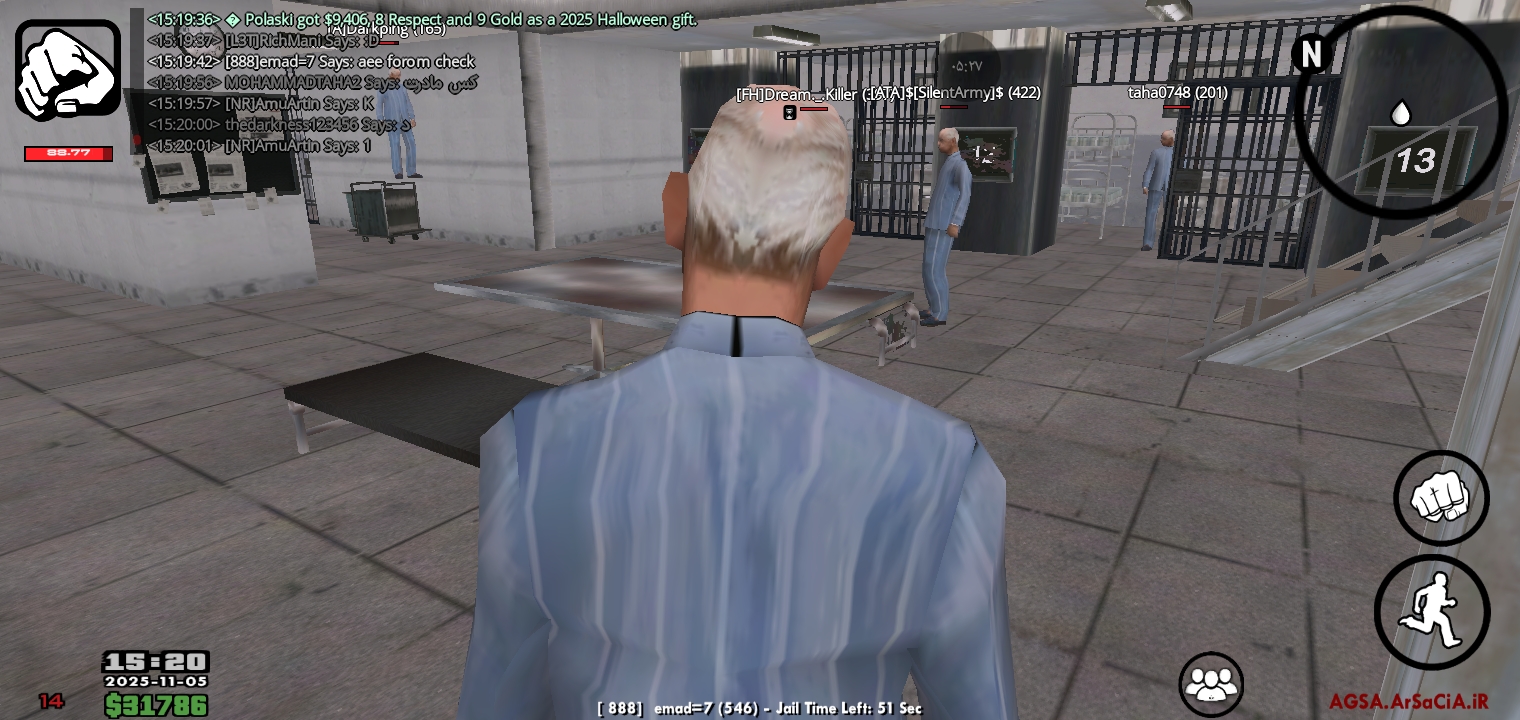Click the money counter showing $31786
1520x720 pixels.
point(157,704)
